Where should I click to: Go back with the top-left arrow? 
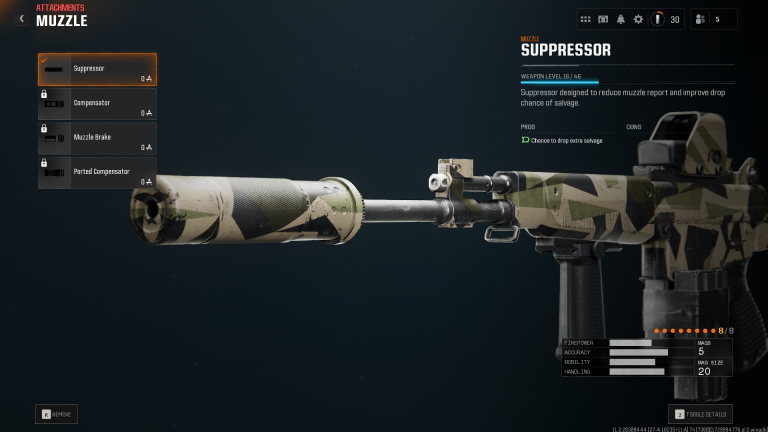pyautogui.click(x=22, y=18)
